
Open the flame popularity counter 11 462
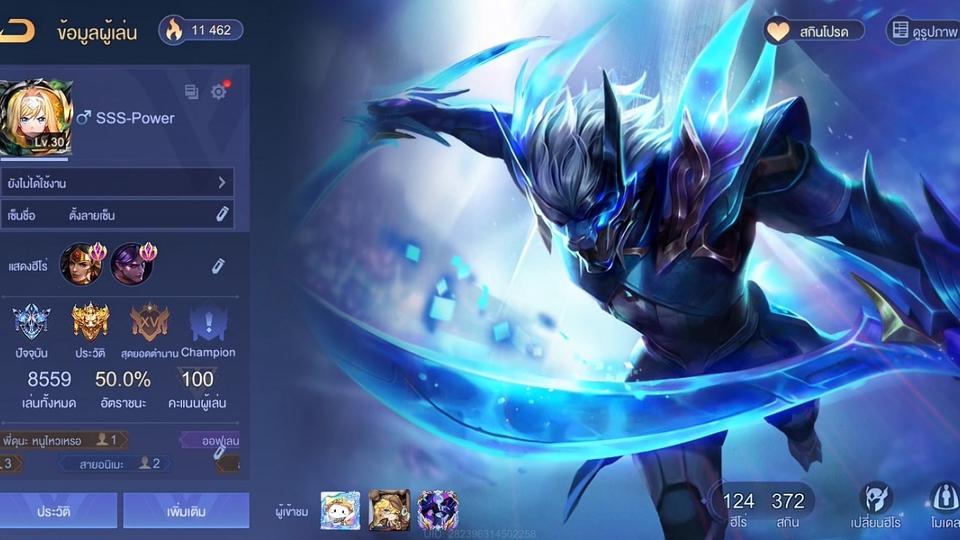200,30
